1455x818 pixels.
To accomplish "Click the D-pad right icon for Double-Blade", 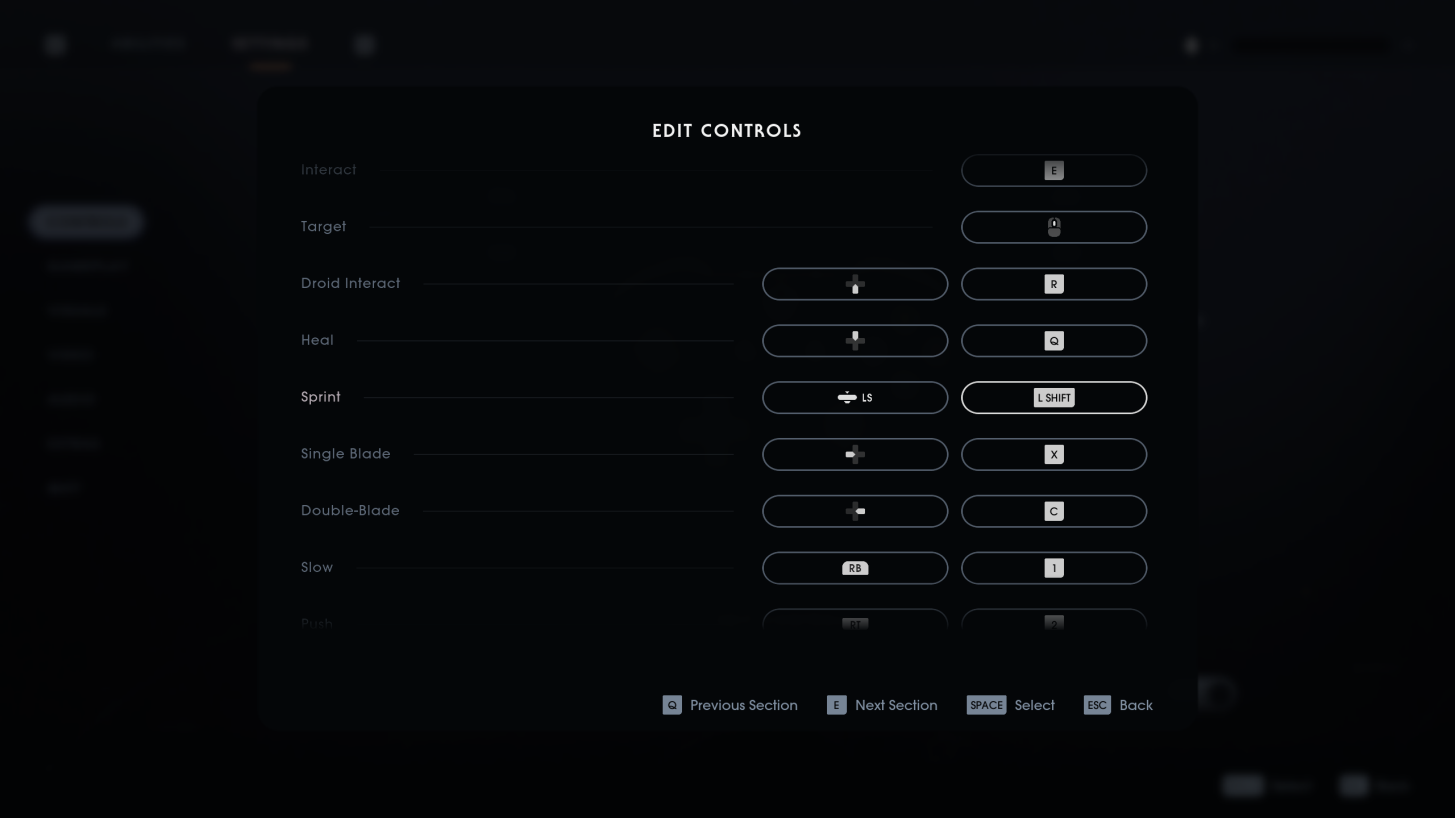I will click(x=855, y=511).
